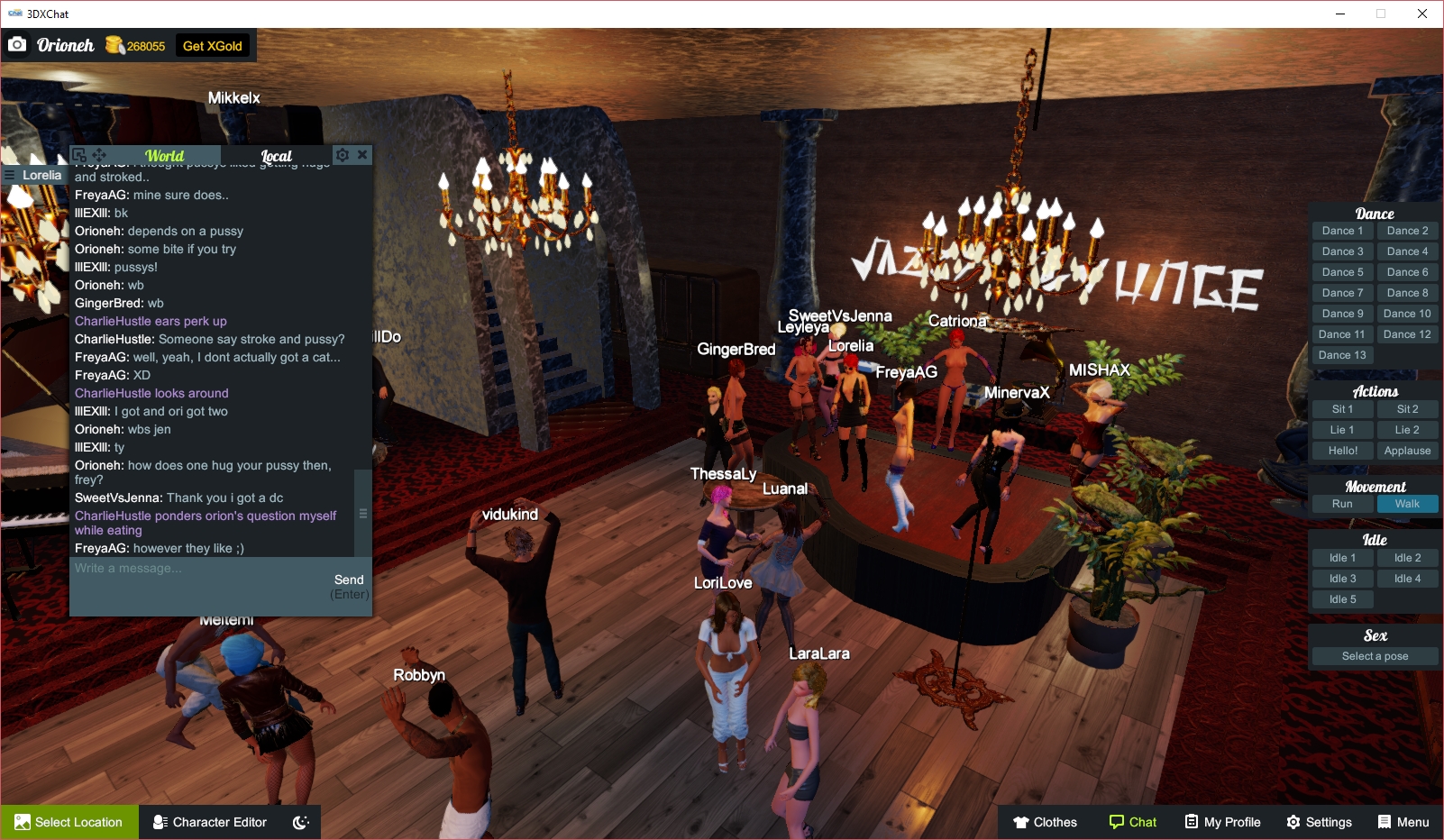
Task: Open My Profile from the bottom bar
Action: click(x=1222, y=822)
